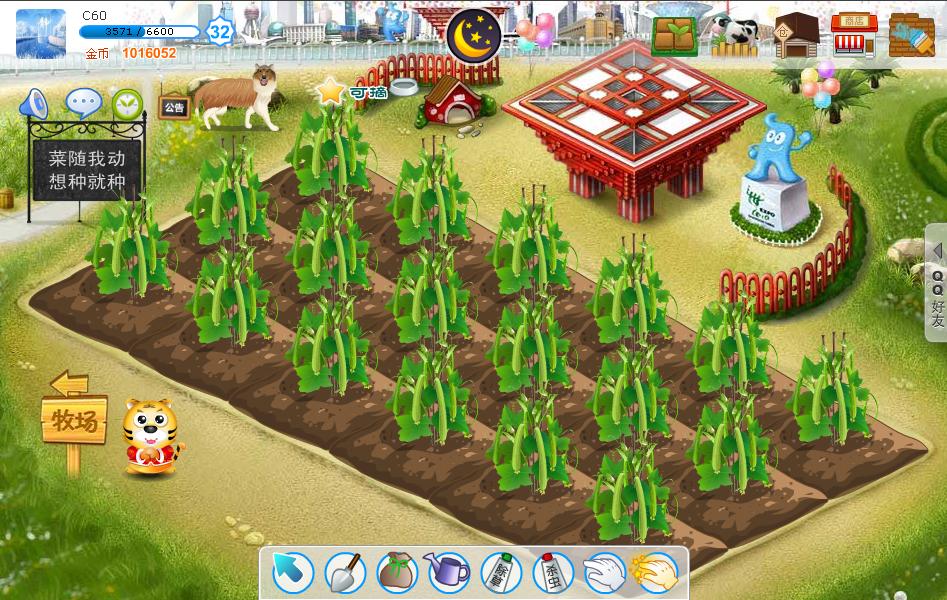Open the chat bubble messages
This screenshot has height=600, width=947.
click(83, 103)
